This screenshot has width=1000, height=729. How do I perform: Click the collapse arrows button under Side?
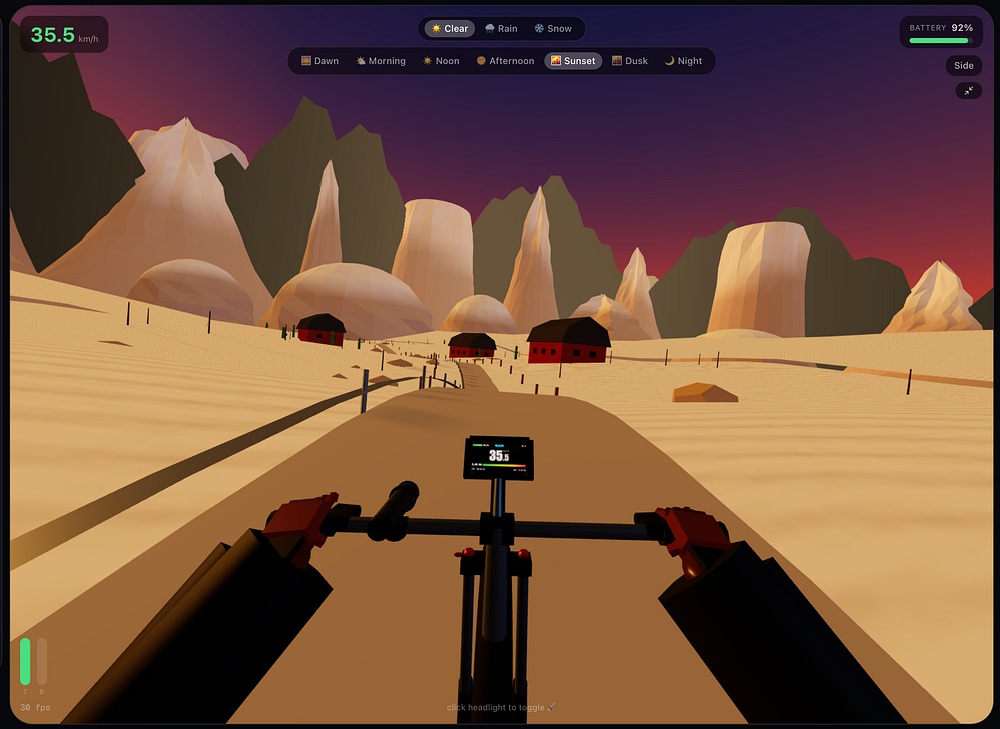968,90
